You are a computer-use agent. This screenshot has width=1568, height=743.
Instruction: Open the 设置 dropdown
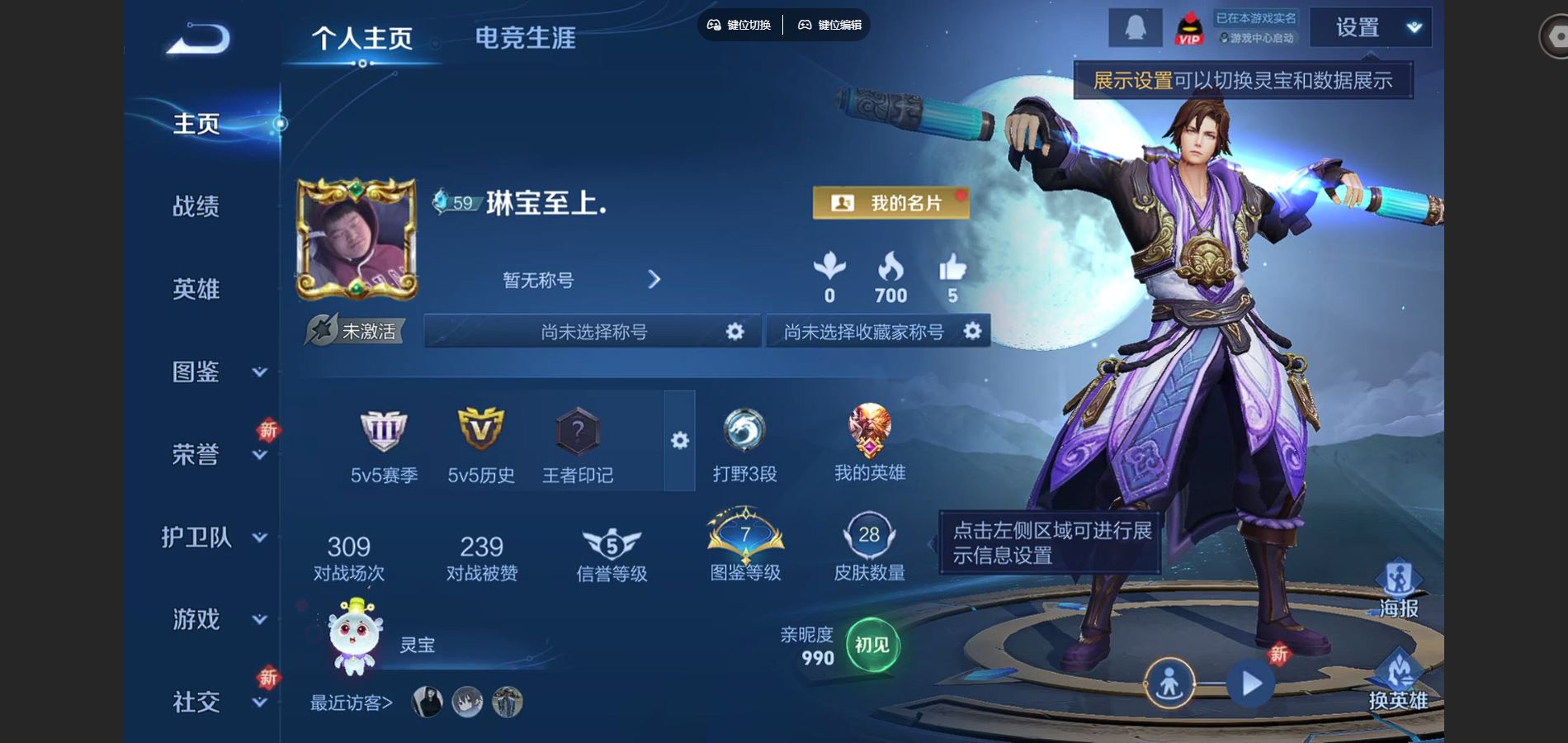[x=1370, y=28]
